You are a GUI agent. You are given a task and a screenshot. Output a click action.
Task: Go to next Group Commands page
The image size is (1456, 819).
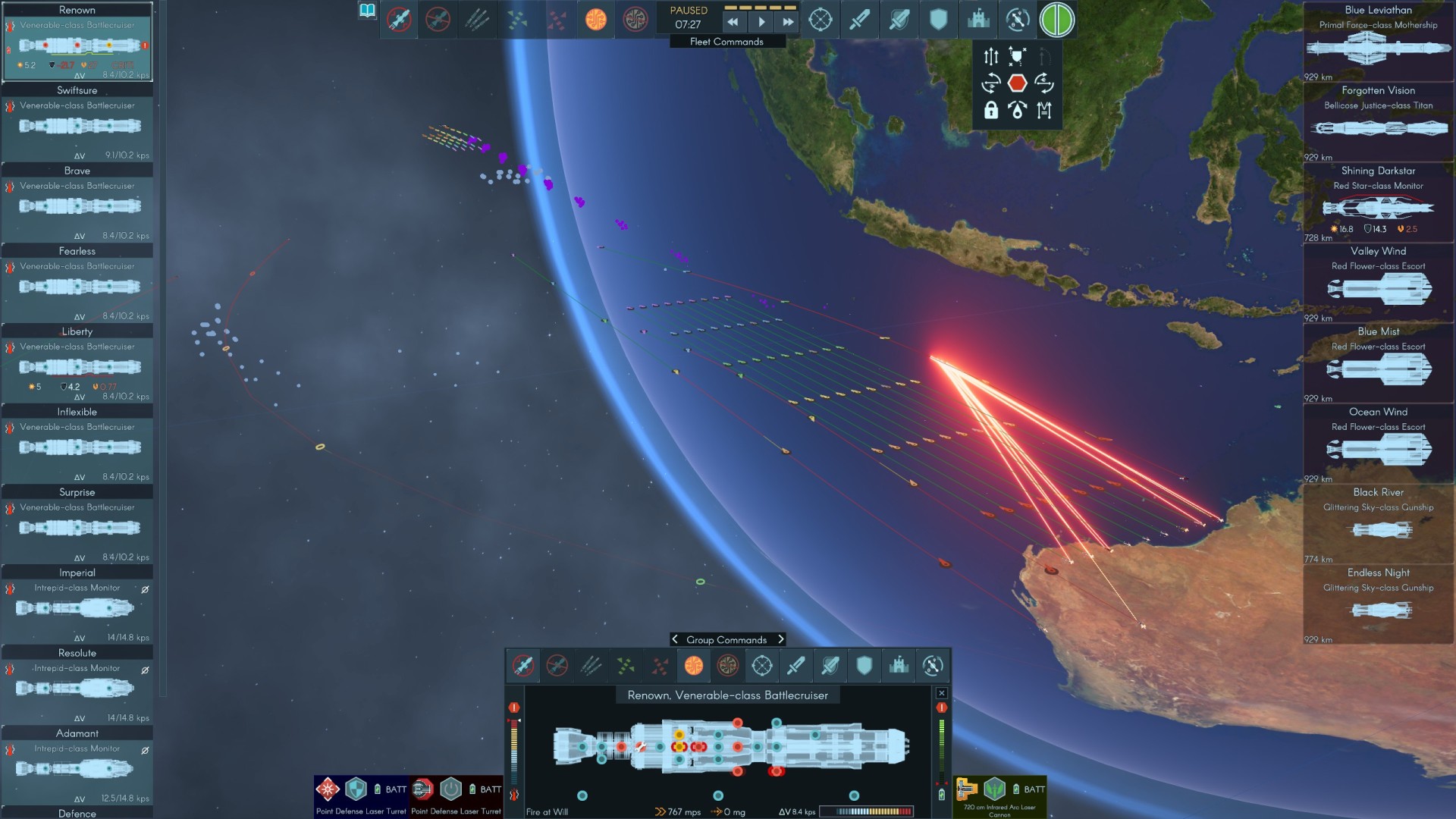[780, 639]
